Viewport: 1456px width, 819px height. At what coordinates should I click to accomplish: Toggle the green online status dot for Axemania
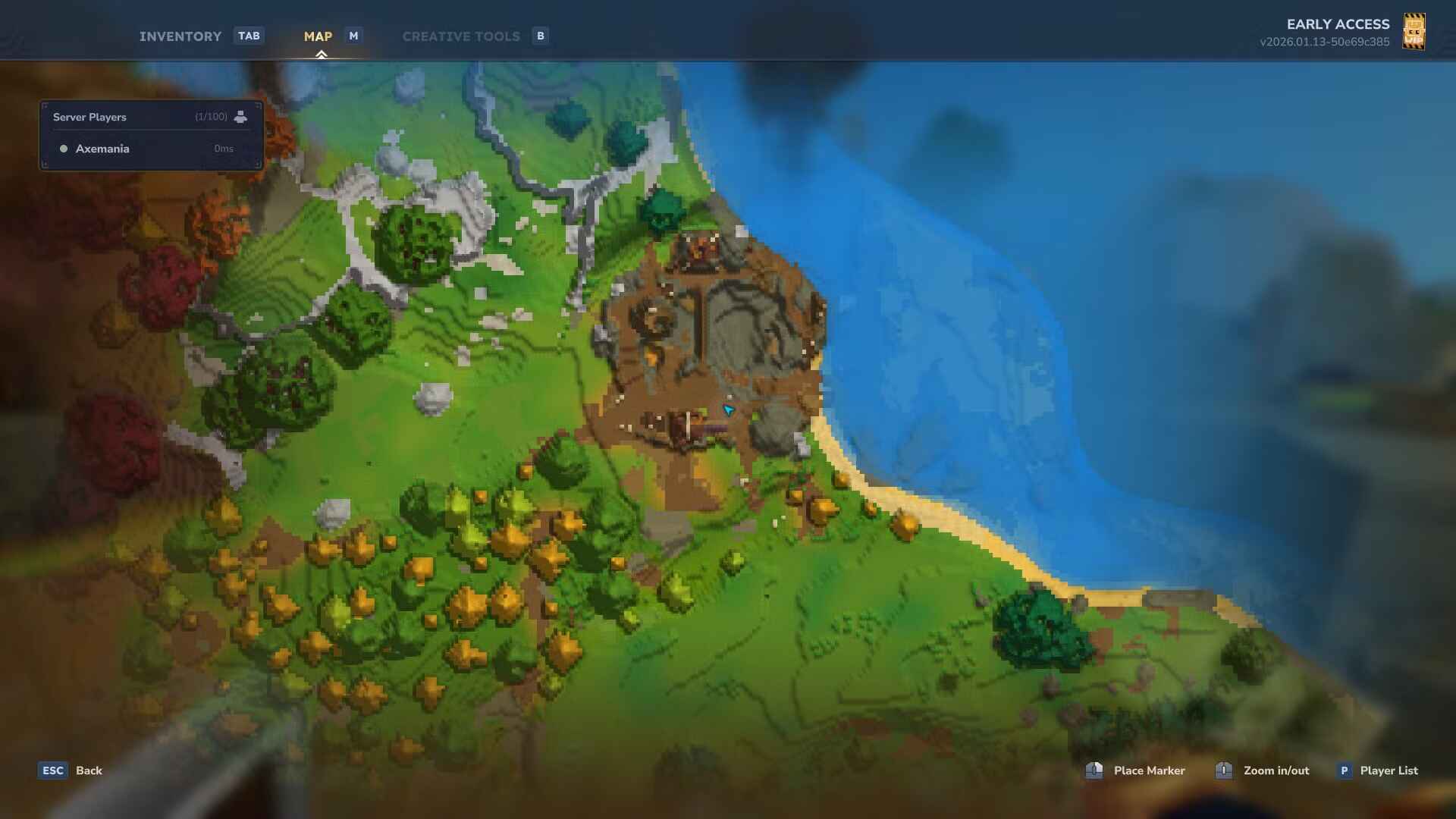(64, 149)
